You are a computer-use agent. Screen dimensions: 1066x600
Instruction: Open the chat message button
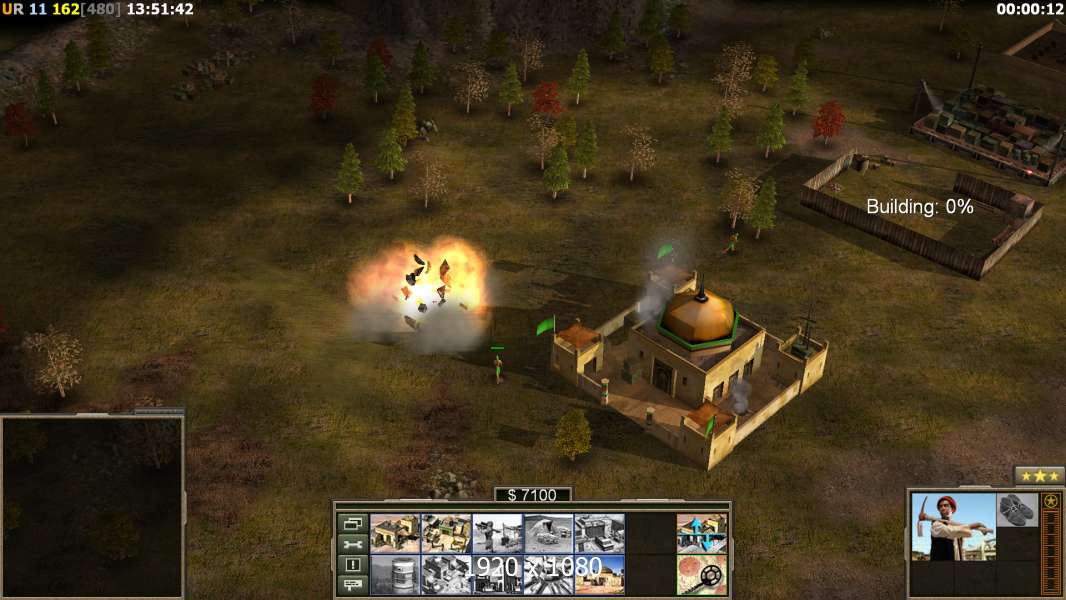coord(352,585)
